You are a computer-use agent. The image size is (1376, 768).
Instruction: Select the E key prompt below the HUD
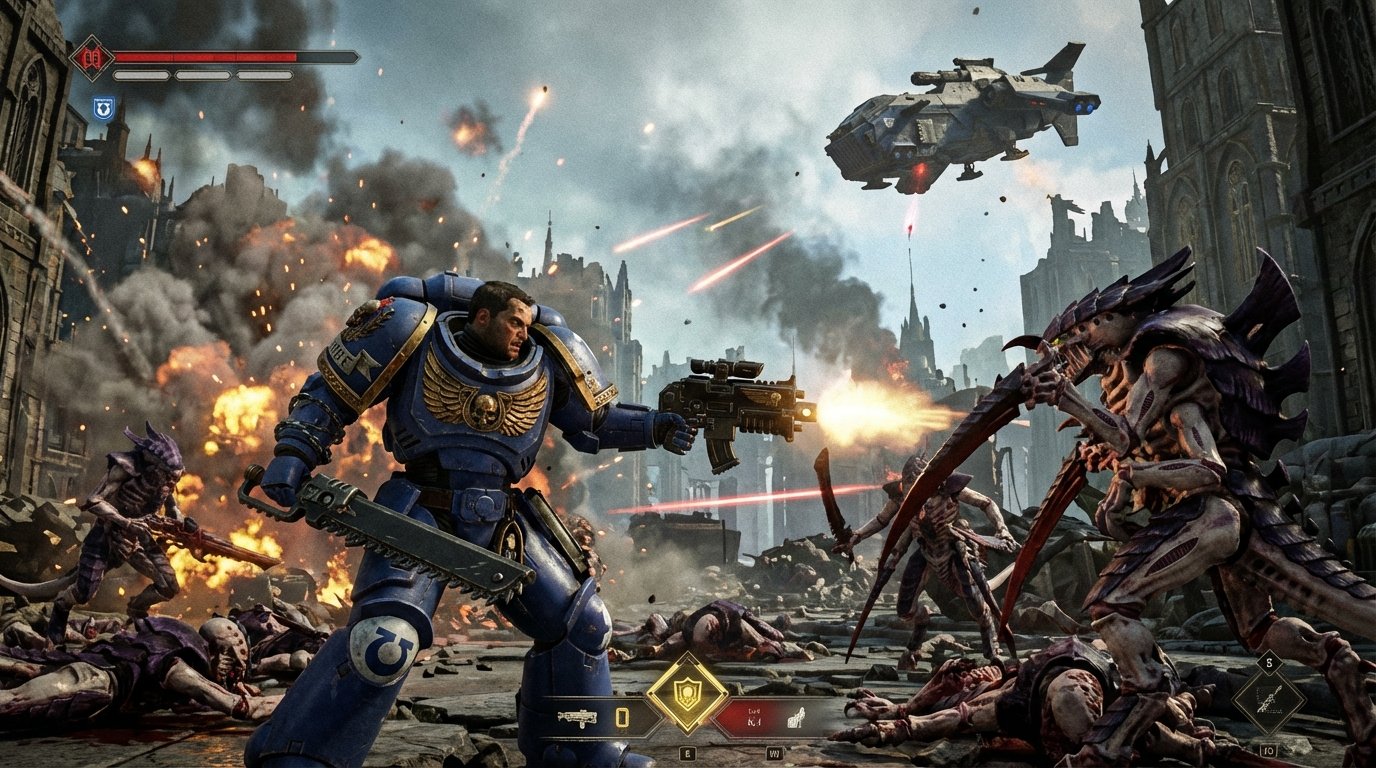point(687,753)
